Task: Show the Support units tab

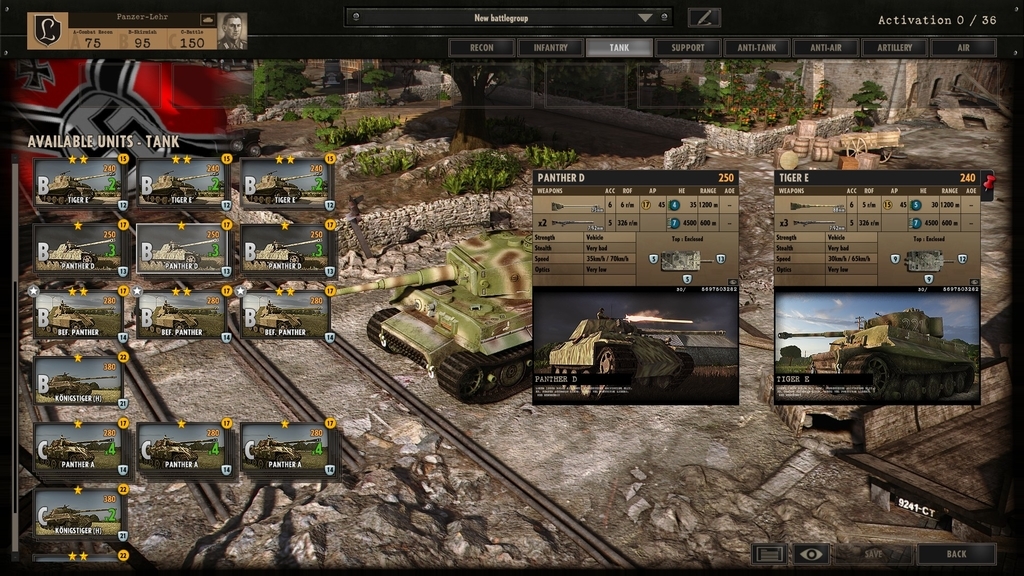Action: [x=688, y=47]
